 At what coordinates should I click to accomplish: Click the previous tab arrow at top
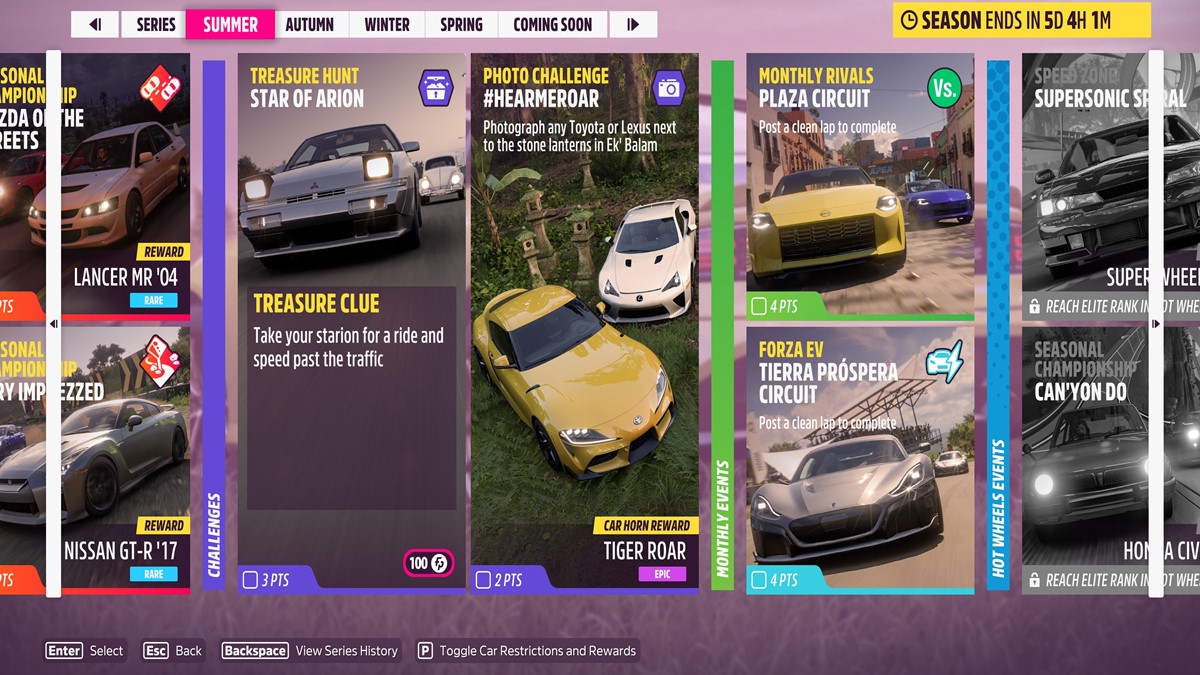[x=95, y=24]
